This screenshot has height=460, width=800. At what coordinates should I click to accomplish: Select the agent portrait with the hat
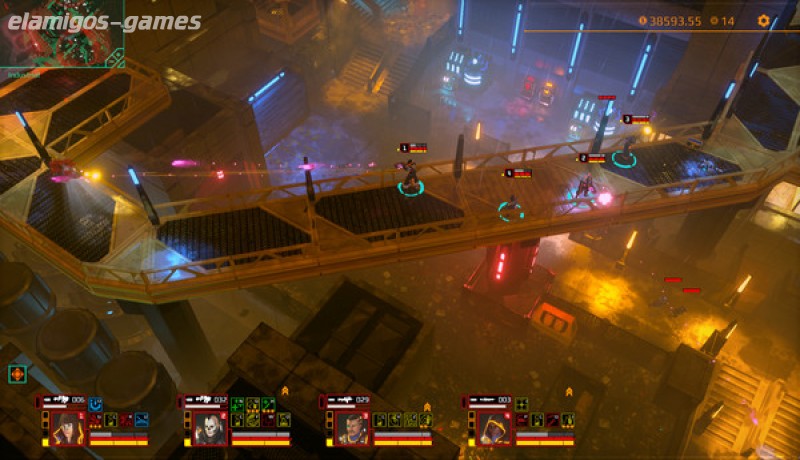pos(68,428)
